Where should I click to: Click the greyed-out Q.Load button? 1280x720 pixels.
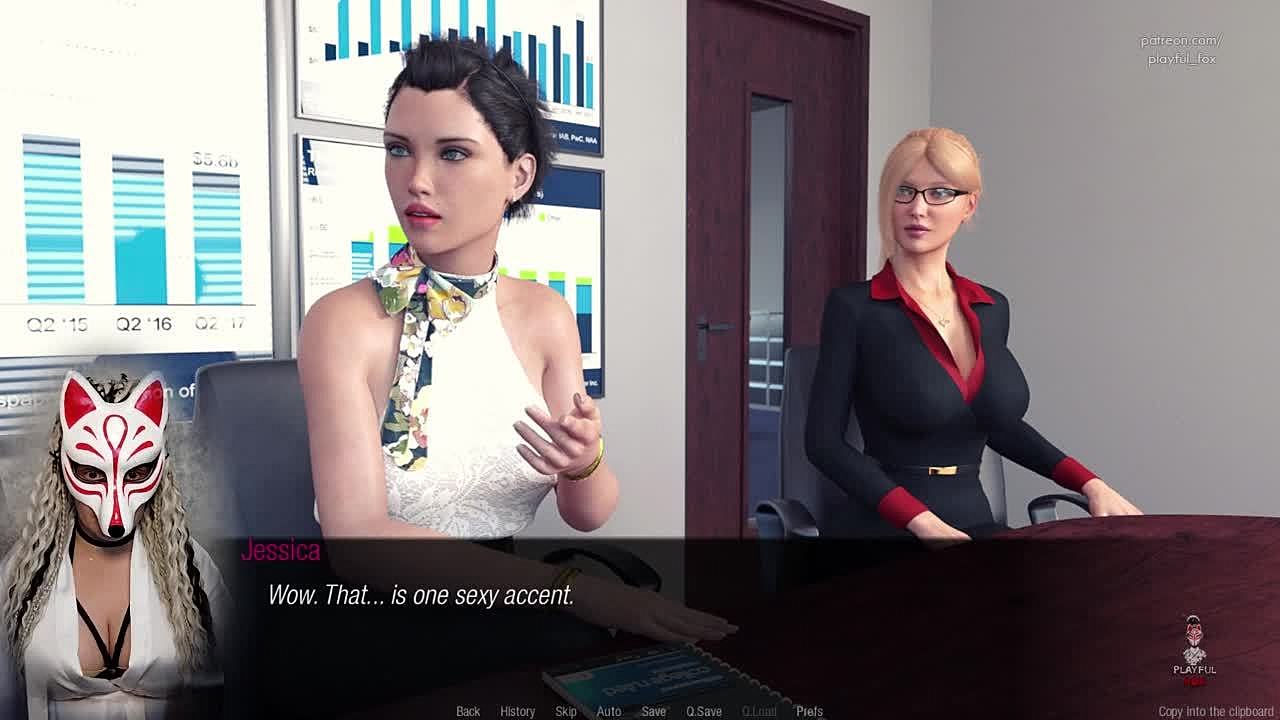point(759,711)
